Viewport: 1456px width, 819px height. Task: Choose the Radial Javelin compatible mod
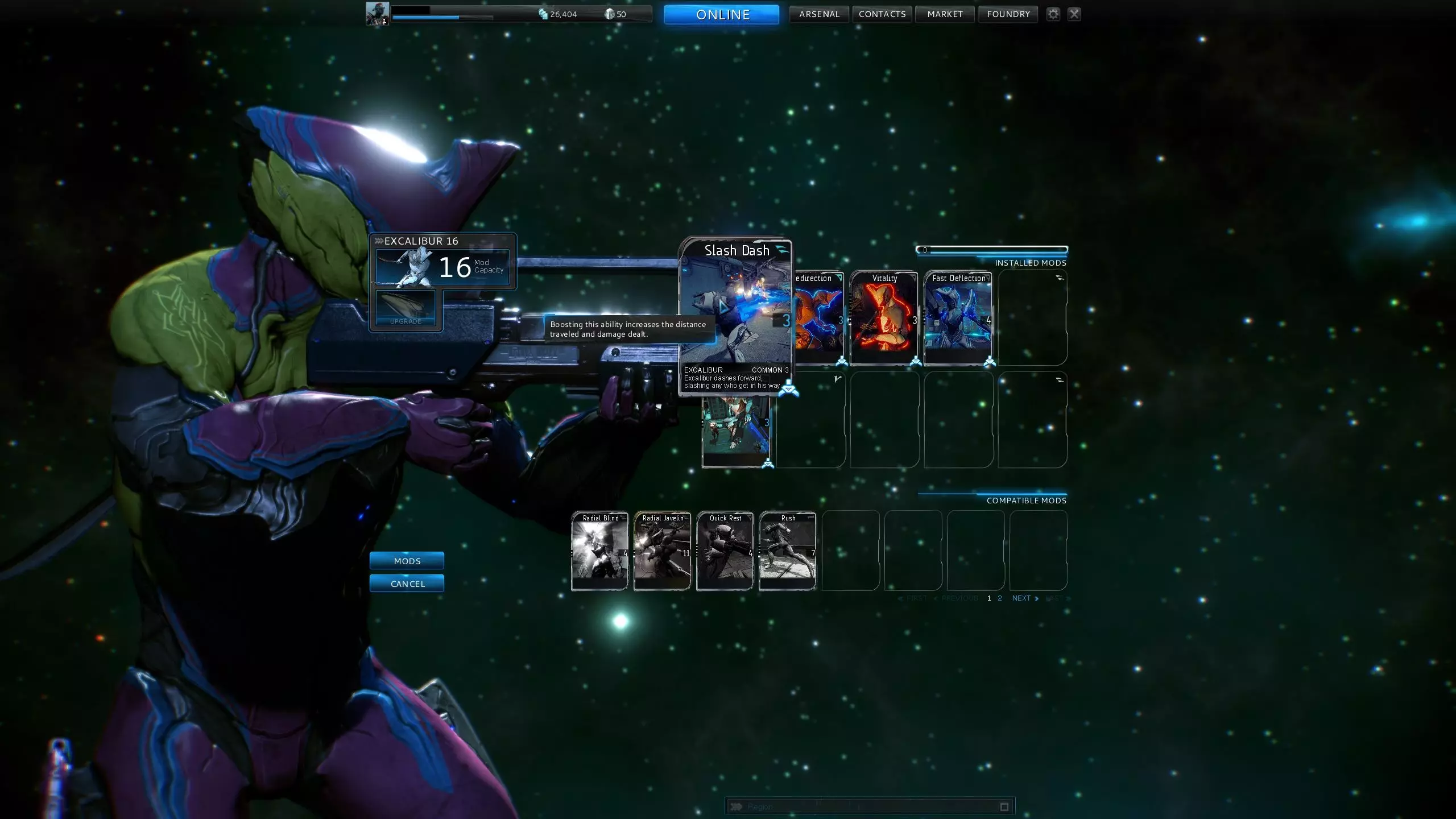[x=662, y=552]
